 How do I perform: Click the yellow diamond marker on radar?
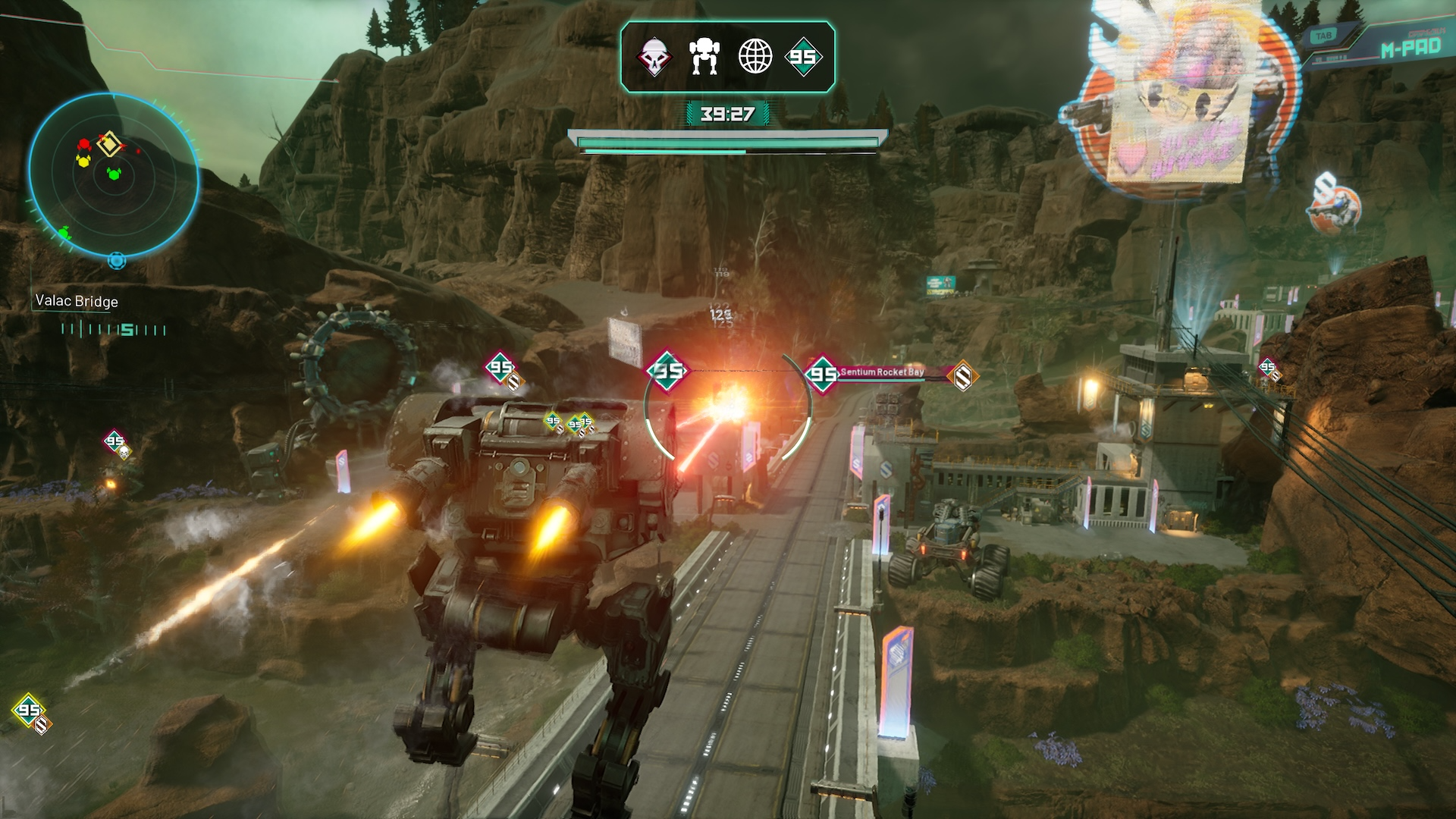click(x=109, y=143)
